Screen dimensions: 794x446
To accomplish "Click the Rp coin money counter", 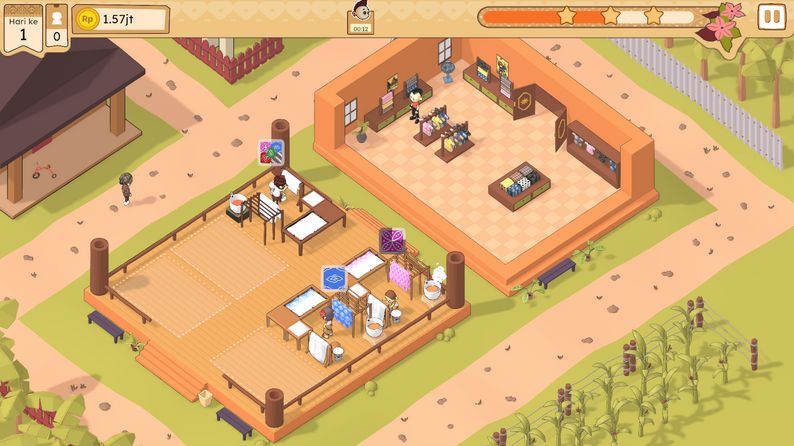I will pos(120,19).
